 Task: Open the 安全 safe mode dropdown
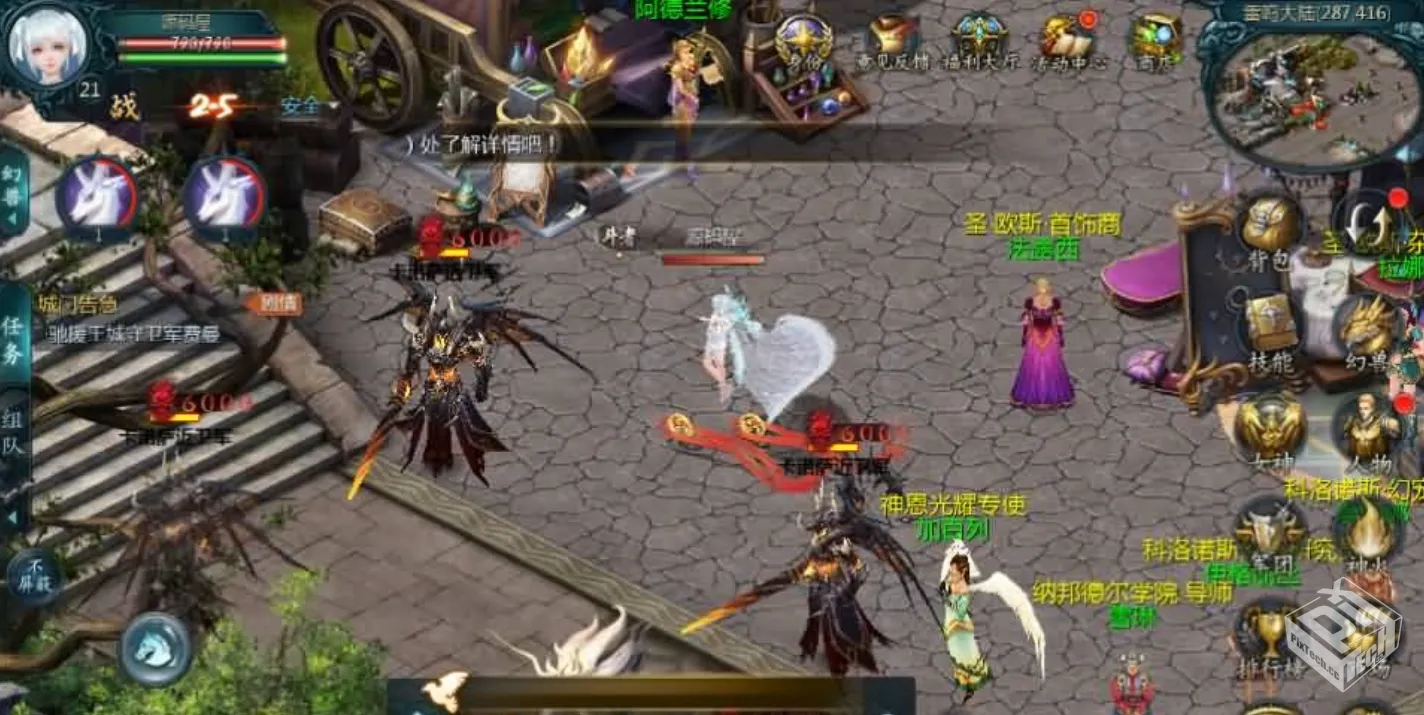coord(308,106)
